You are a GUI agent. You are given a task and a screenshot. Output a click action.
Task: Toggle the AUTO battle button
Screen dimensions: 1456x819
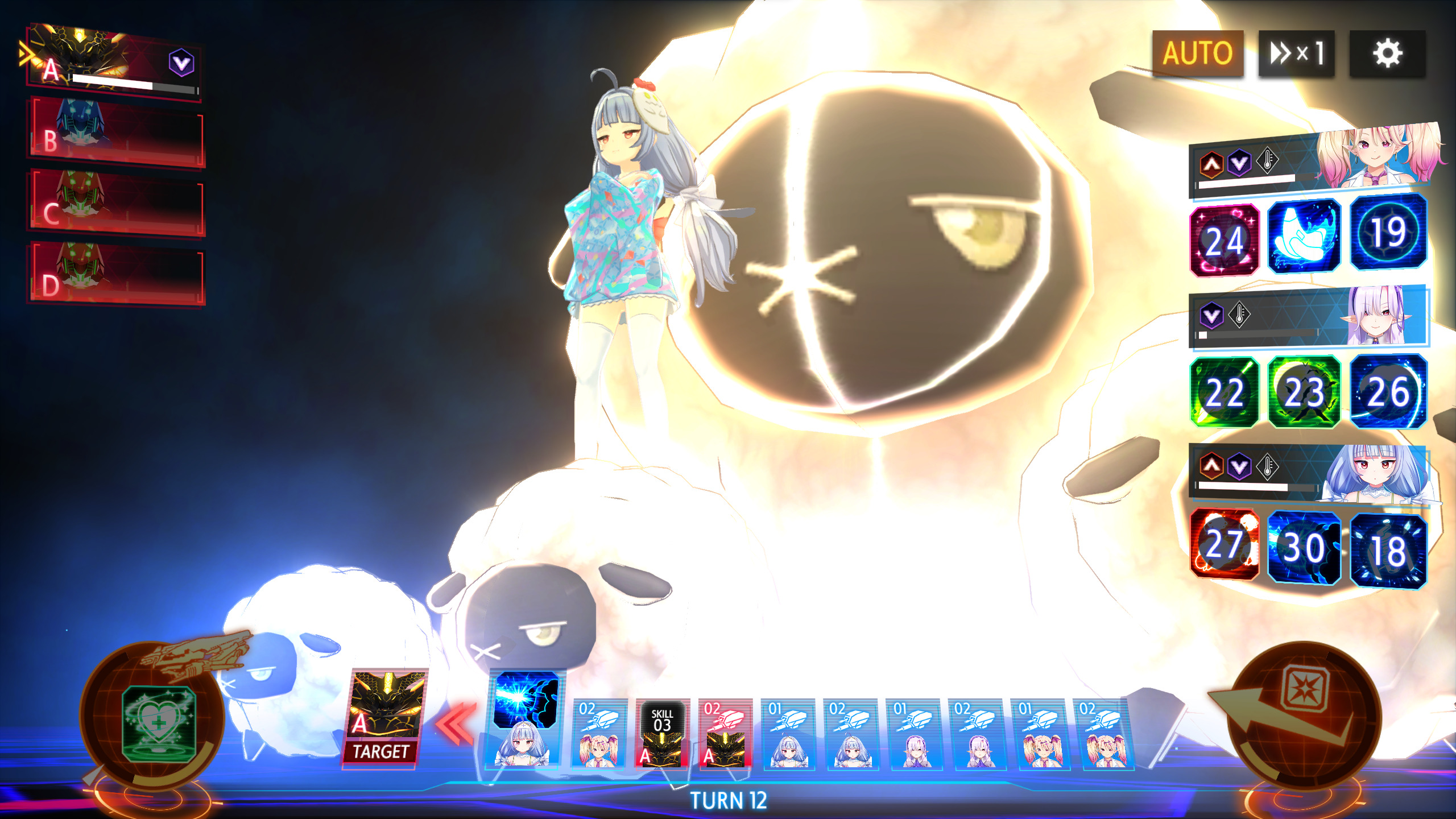1197,53
